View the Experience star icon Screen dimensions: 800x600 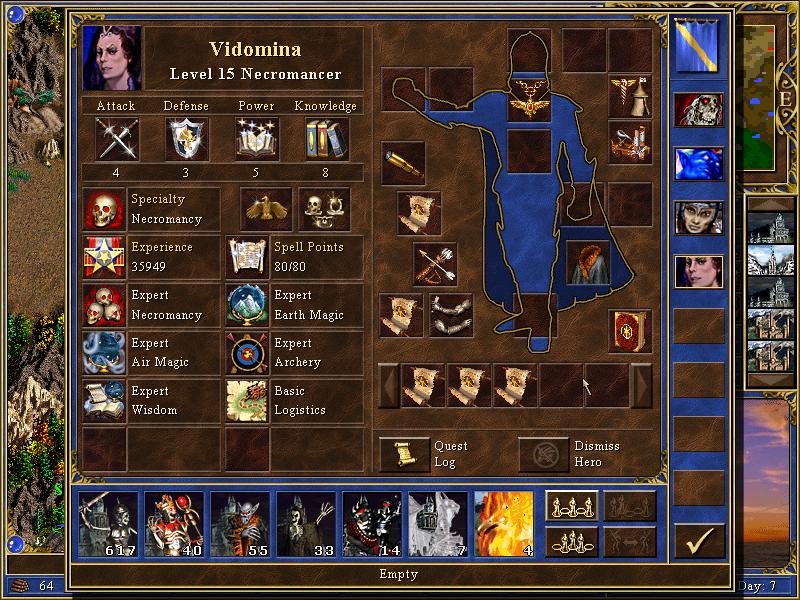(105, 257)
